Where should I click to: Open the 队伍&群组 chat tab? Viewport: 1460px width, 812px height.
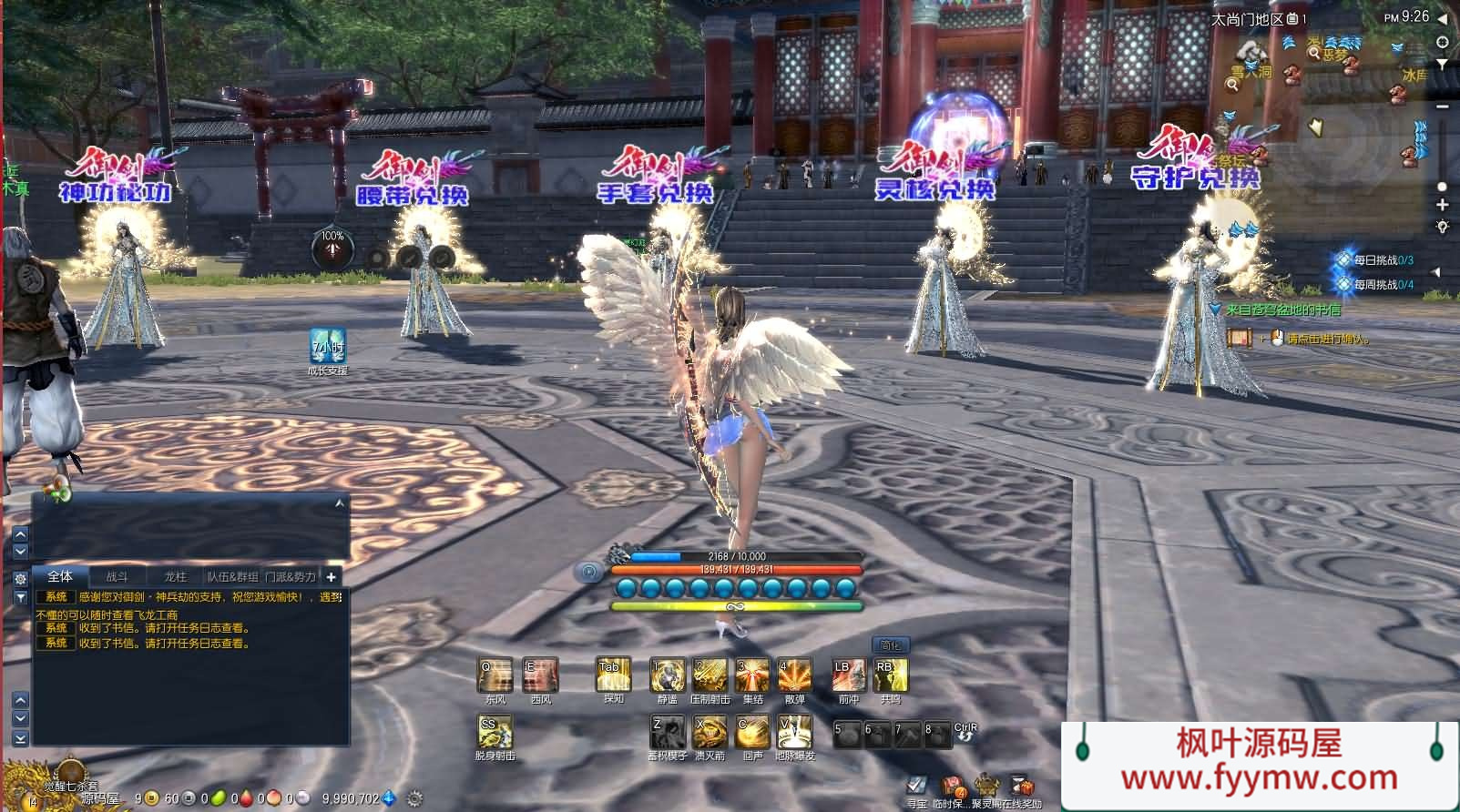click(x=232, y=576)
